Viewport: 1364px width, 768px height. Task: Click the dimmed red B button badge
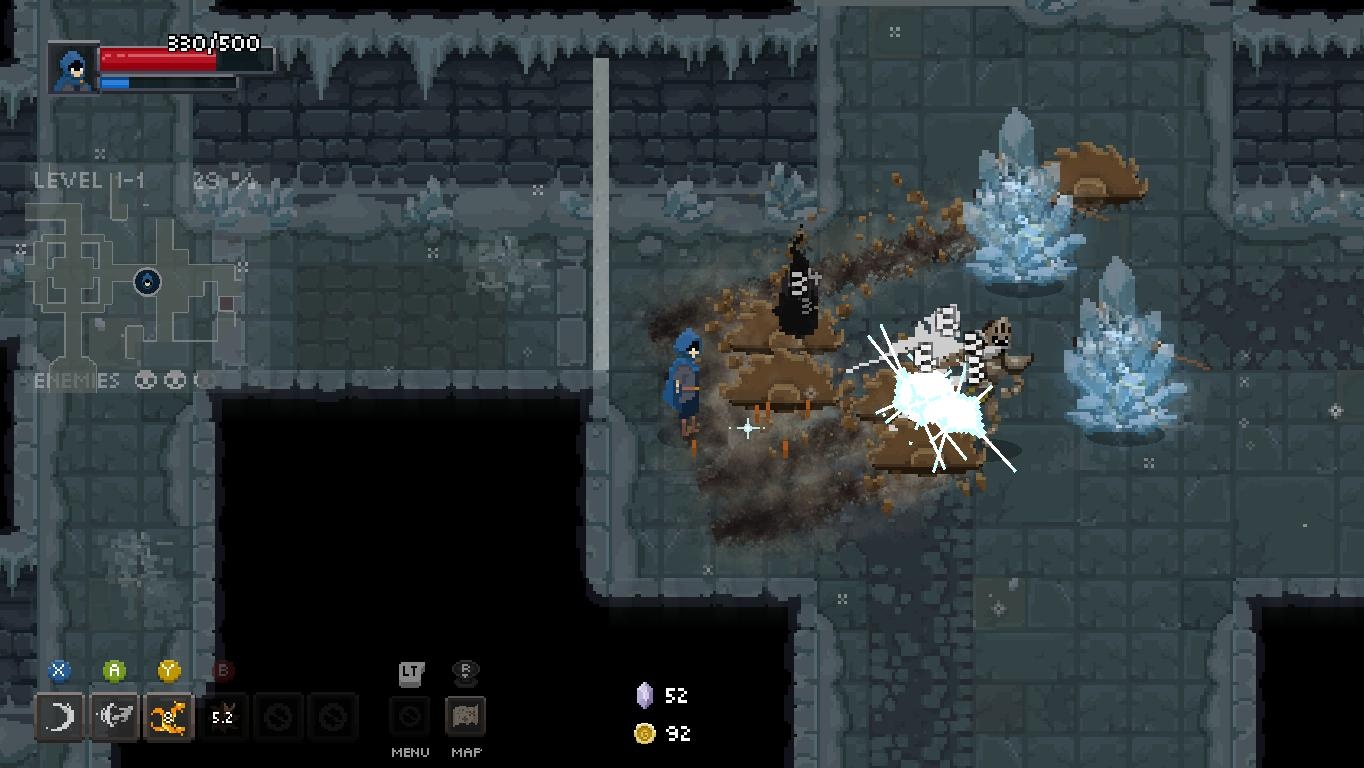[222, 671]
